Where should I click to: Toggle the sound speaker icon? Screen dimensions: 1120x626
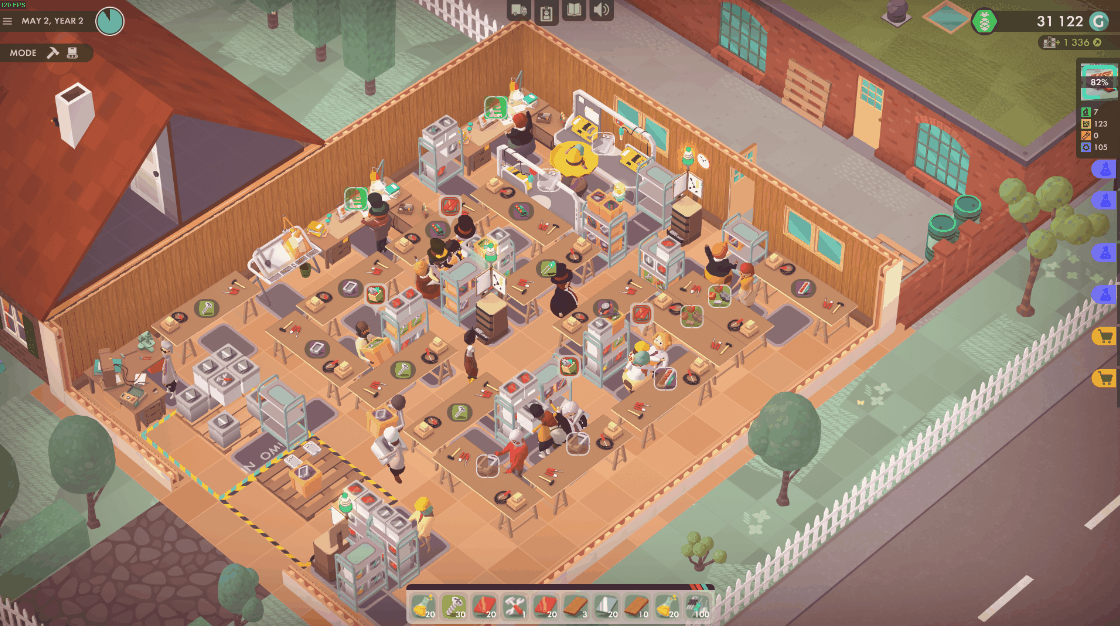pyautogui.click(x=601, y=11)
